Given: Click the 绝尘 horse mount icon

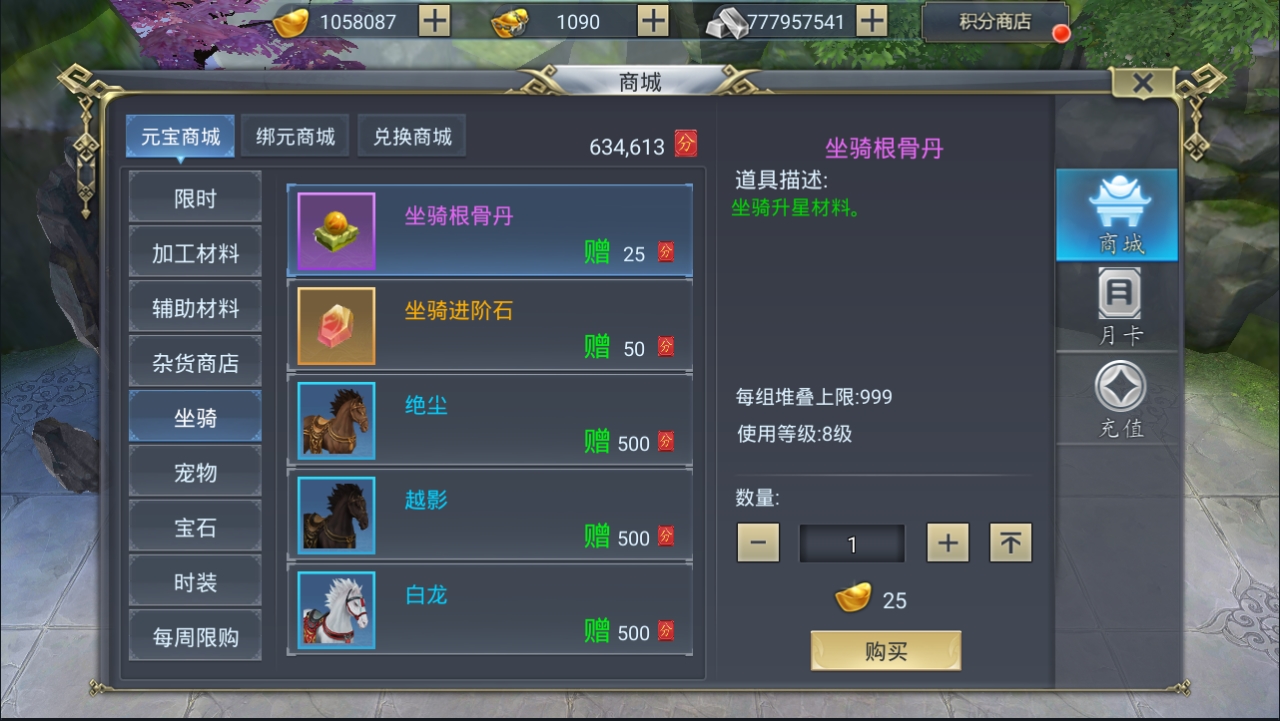Looking at the screenshot, I should click(x=335, y=419).
